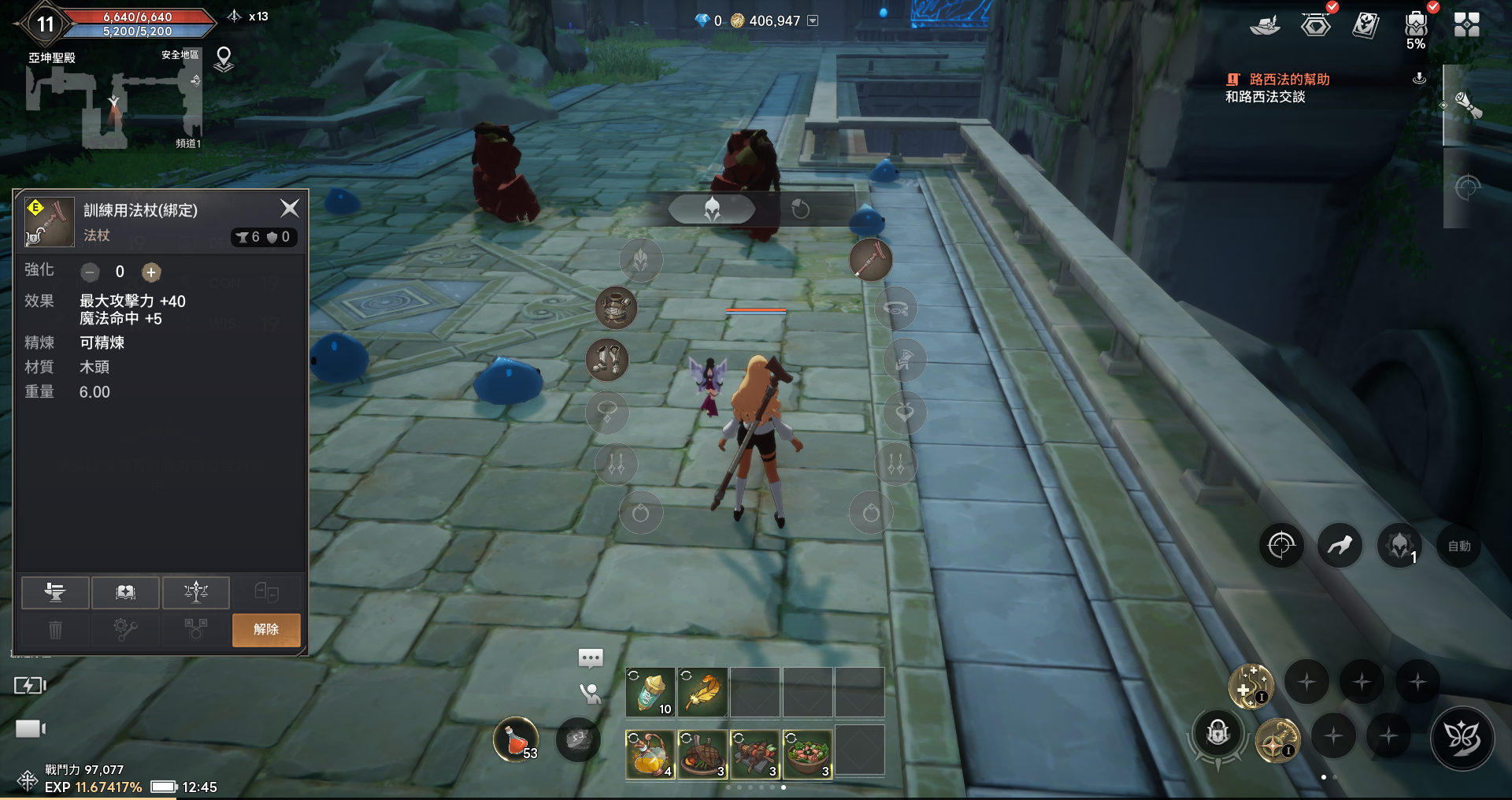This screenshot has height=800, width=1512.
Task: Select the equipped armor slot icon
Action: coord(616,307)
